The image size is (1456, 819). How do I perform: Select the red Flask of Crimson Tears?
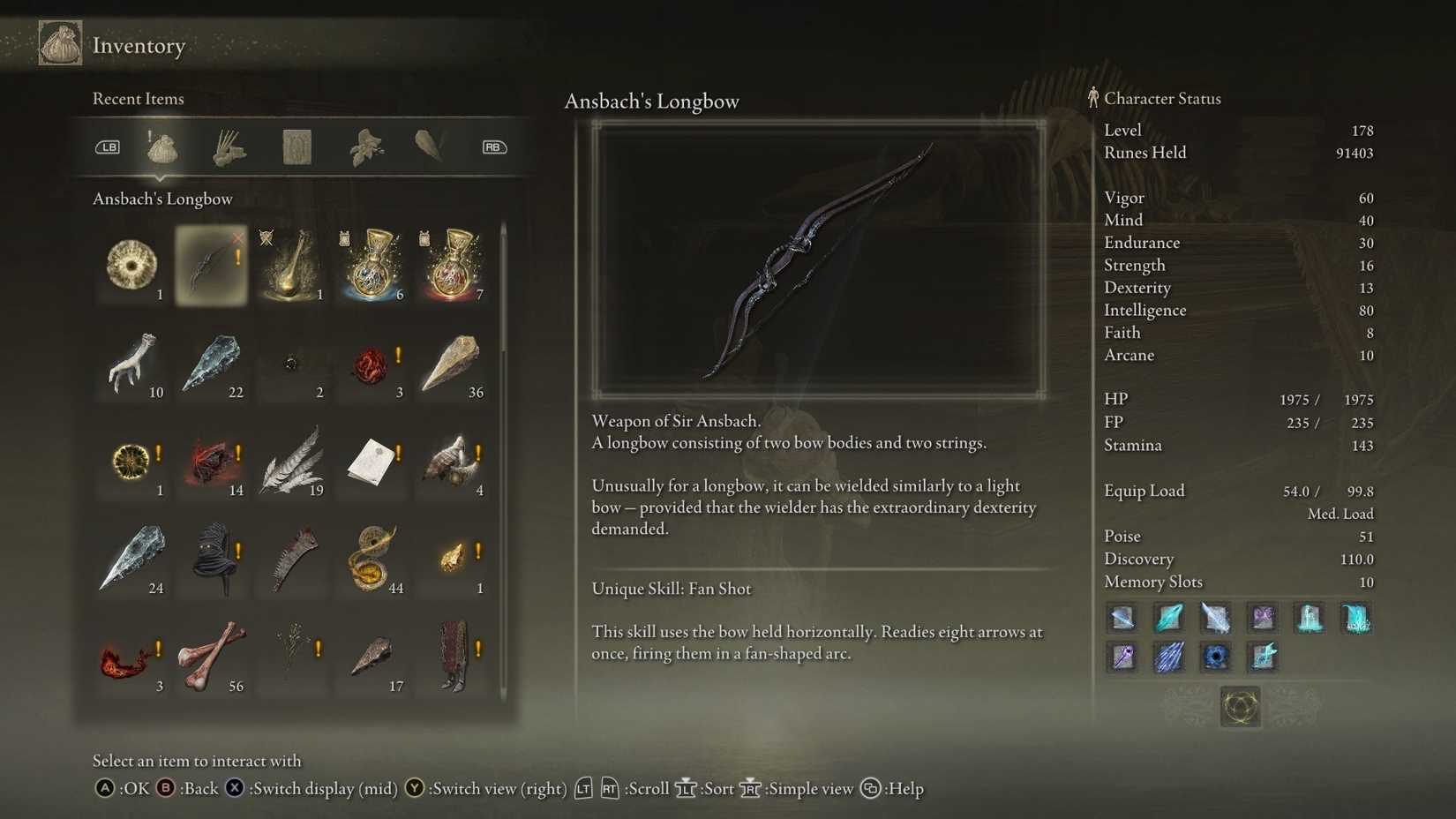(x=452, y=265)
